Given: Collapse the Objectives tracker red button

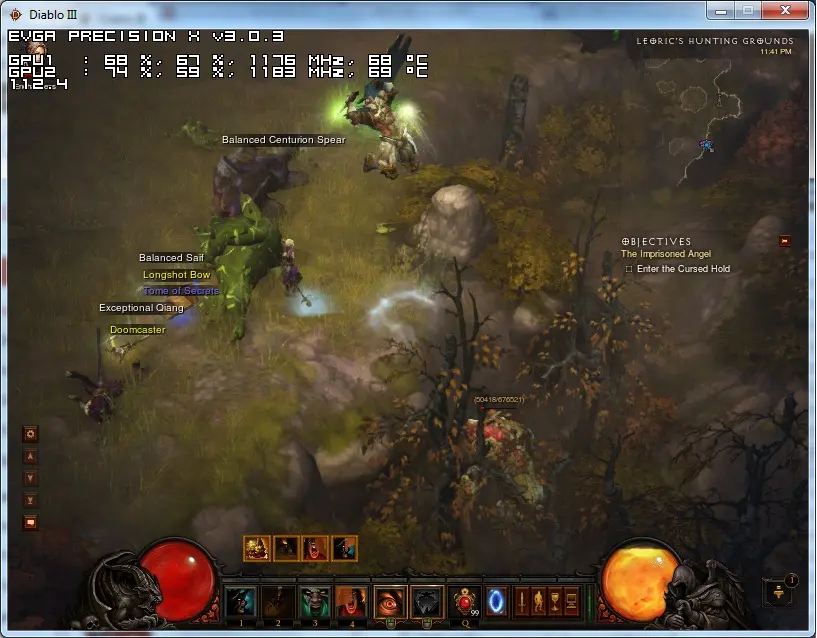Looking at the screenshot, I should point(784,240).
